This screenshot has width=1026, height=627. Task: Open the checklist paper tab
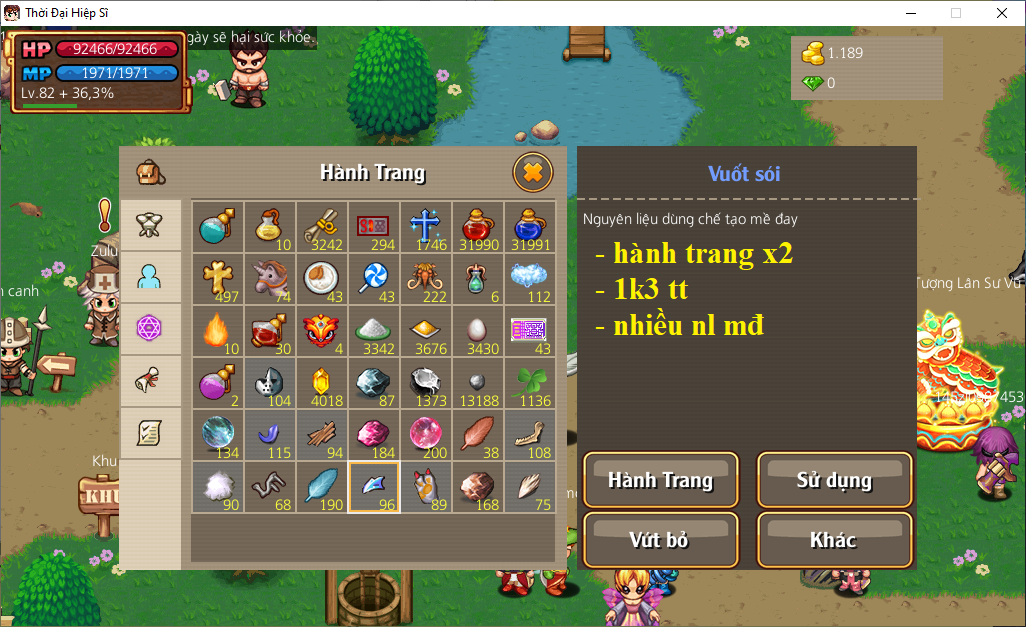click(150, 433)
